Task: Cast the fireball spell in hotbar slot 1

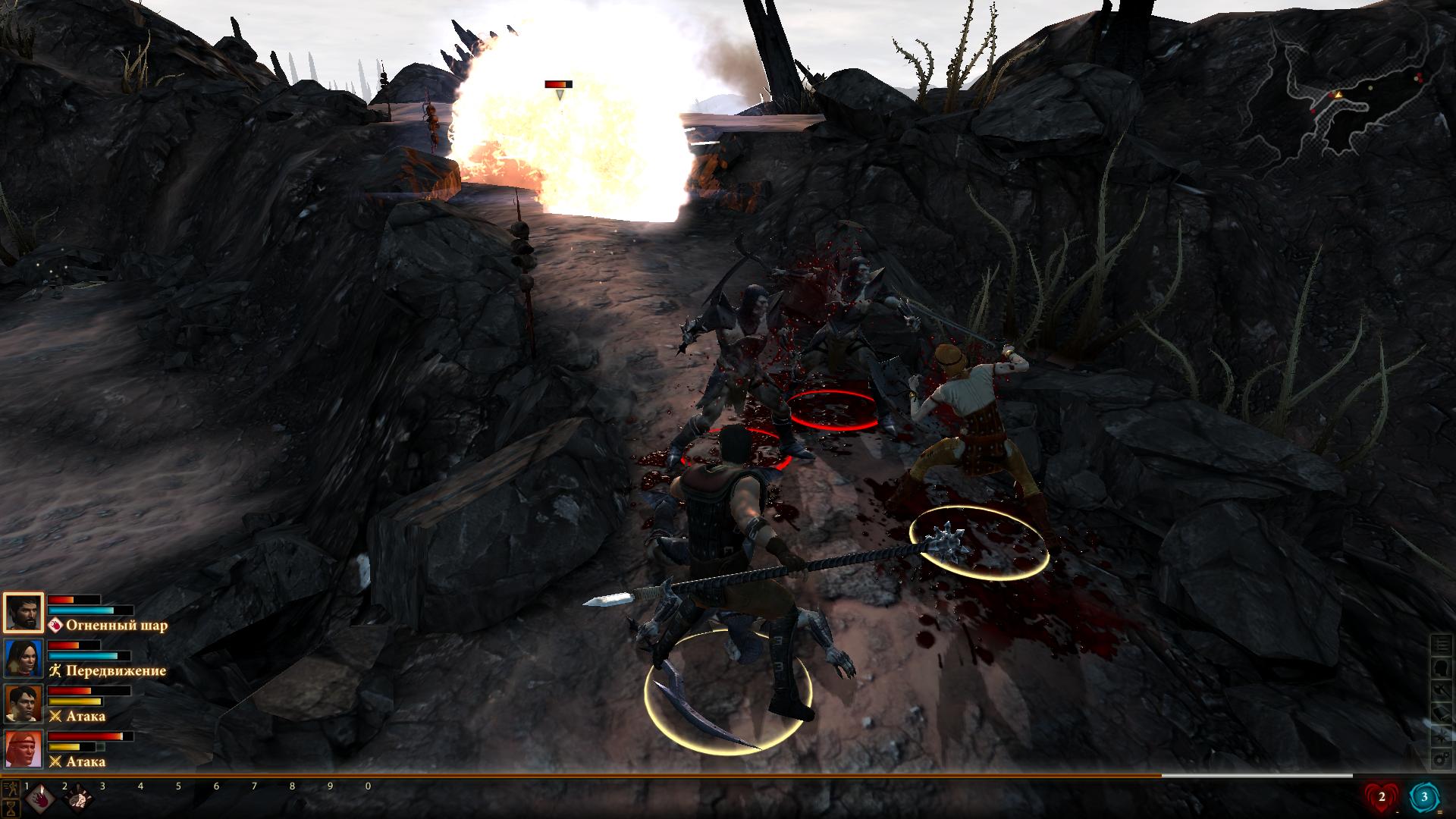Action: pos(39,799)
